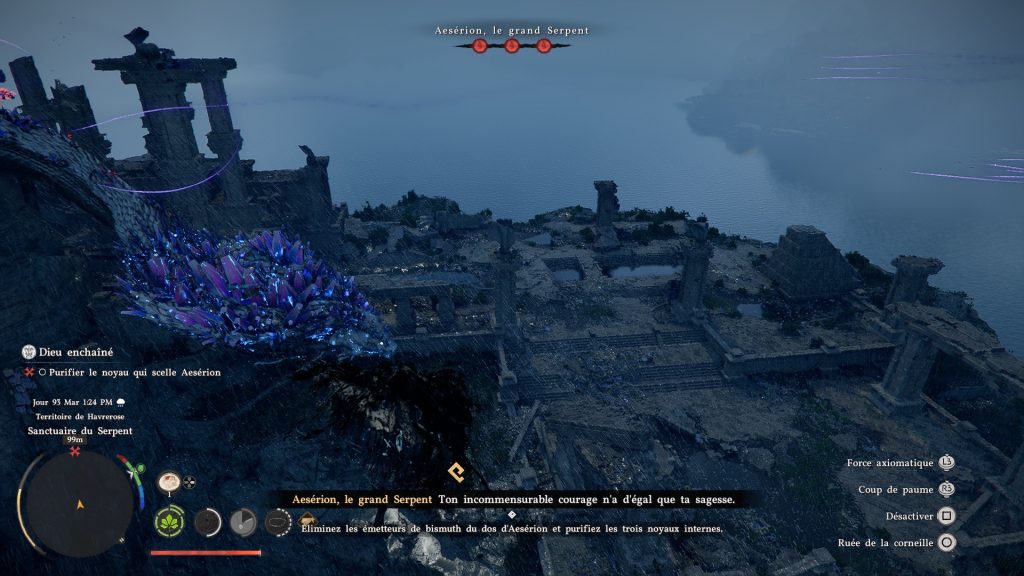The image size is (1024, 576).
Task: Select the food bowl consumable slot
Action: (168, 482)
